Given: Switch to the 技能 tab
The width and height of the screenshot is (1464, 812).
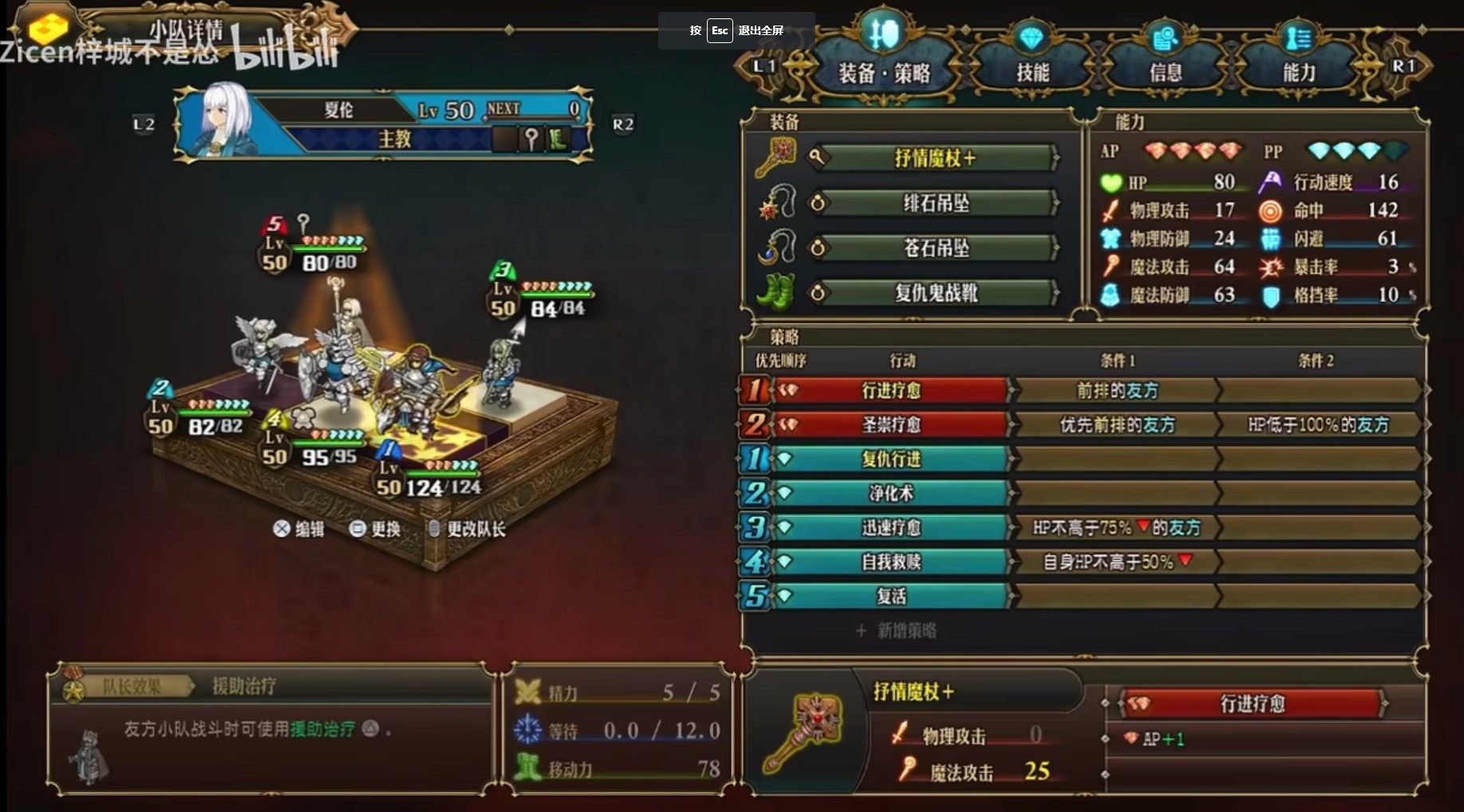Looking at the screenshot, I should (x=1032, y=70).
